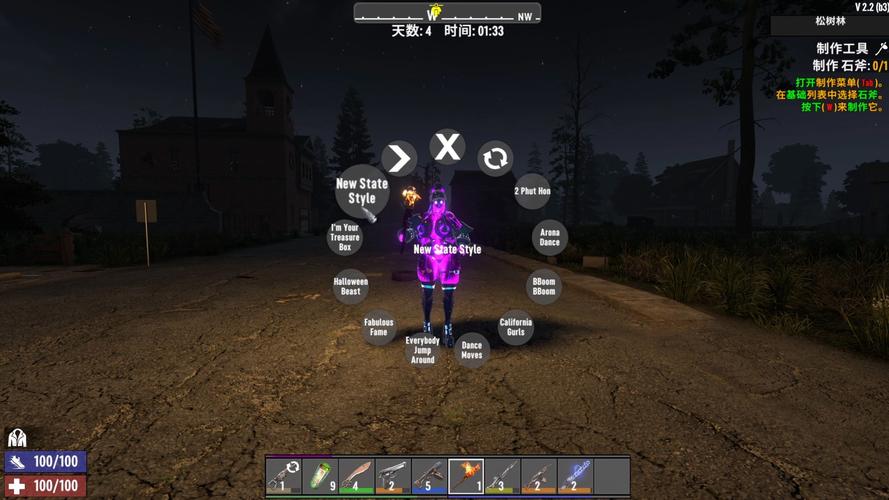Pick I'm Your Treasure Box dance

(x=345, y=238)
